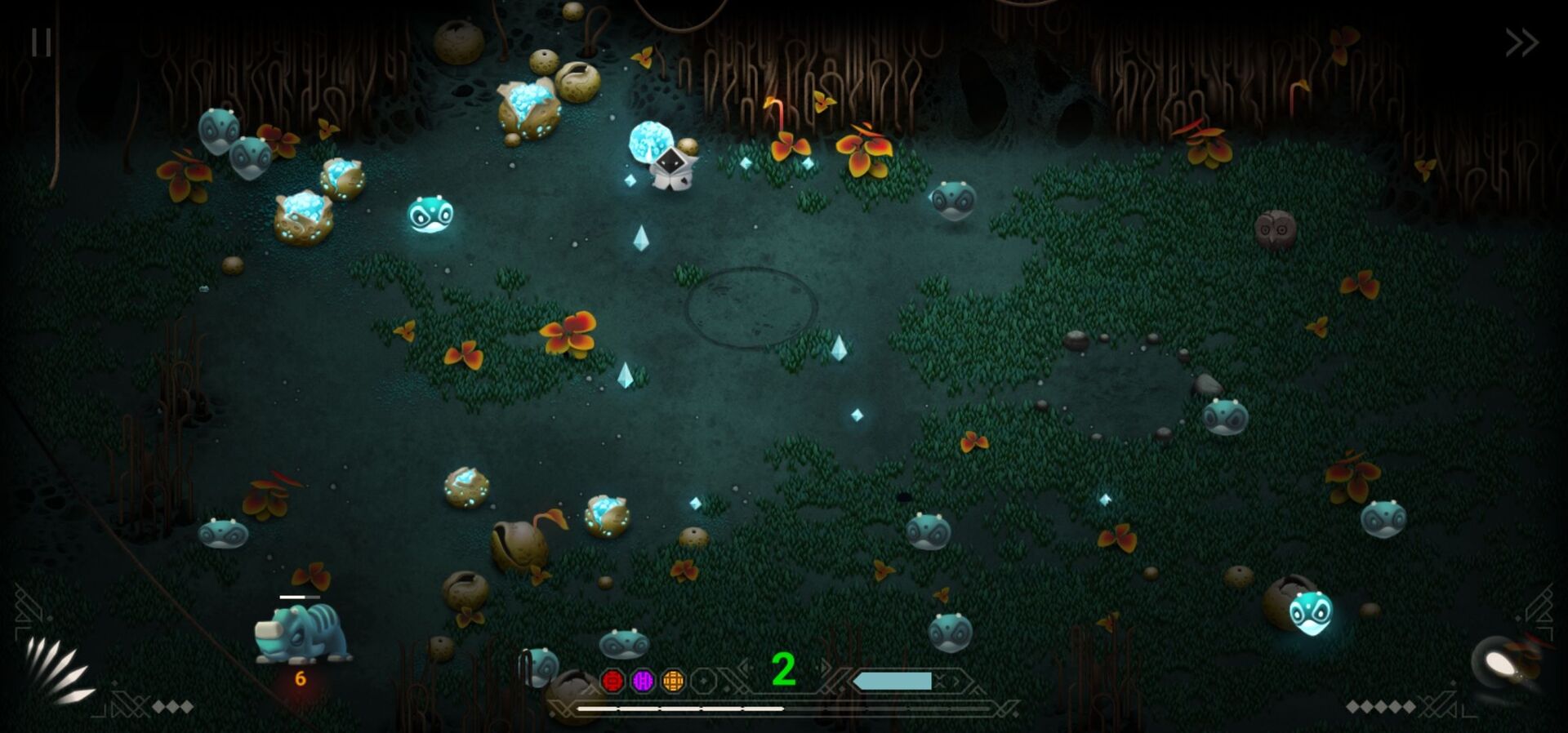Use the glowing orb ability
The width and height of the screenshot is (1568, 733).
point(1501,663)
